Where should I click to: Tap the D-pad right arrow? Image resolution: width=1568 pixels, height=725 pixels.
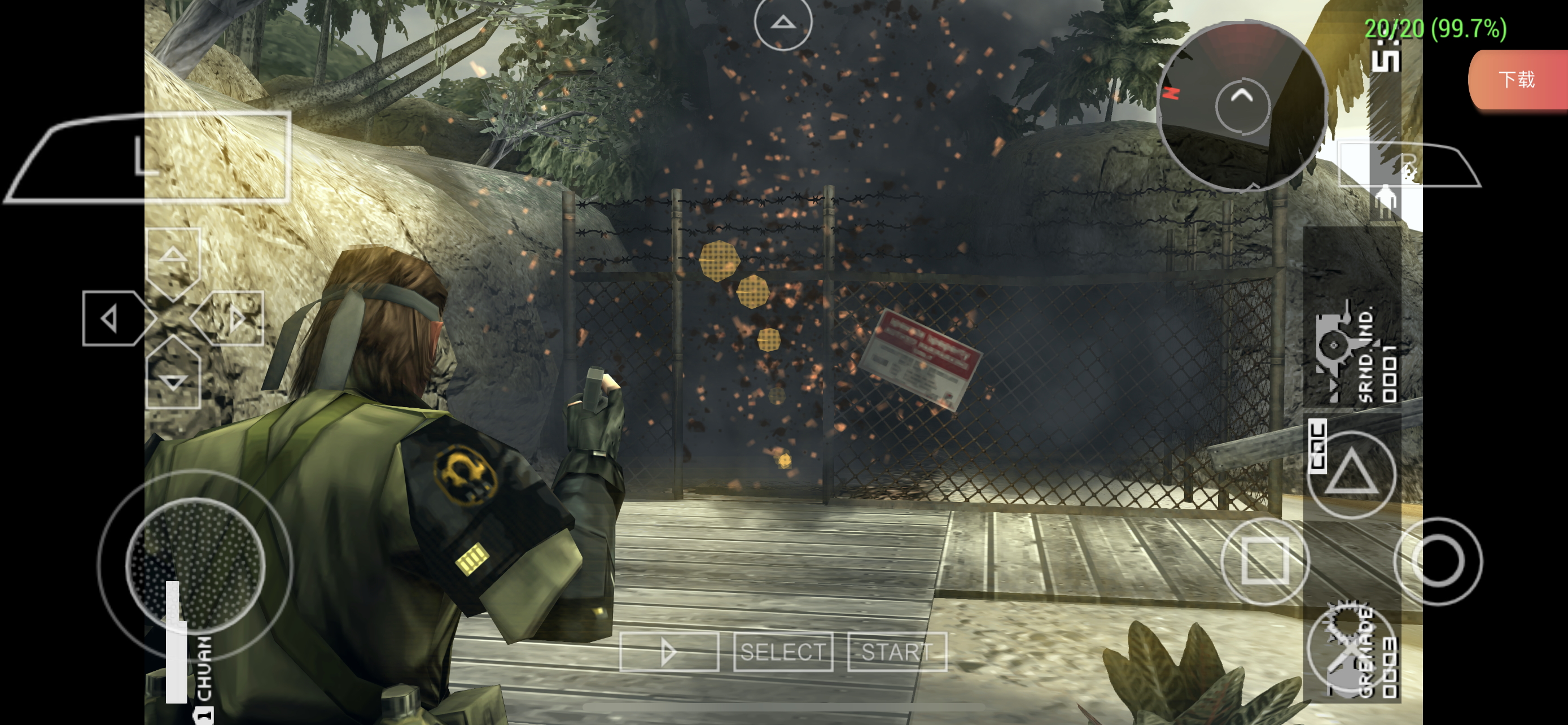click(x=234, y=318)
